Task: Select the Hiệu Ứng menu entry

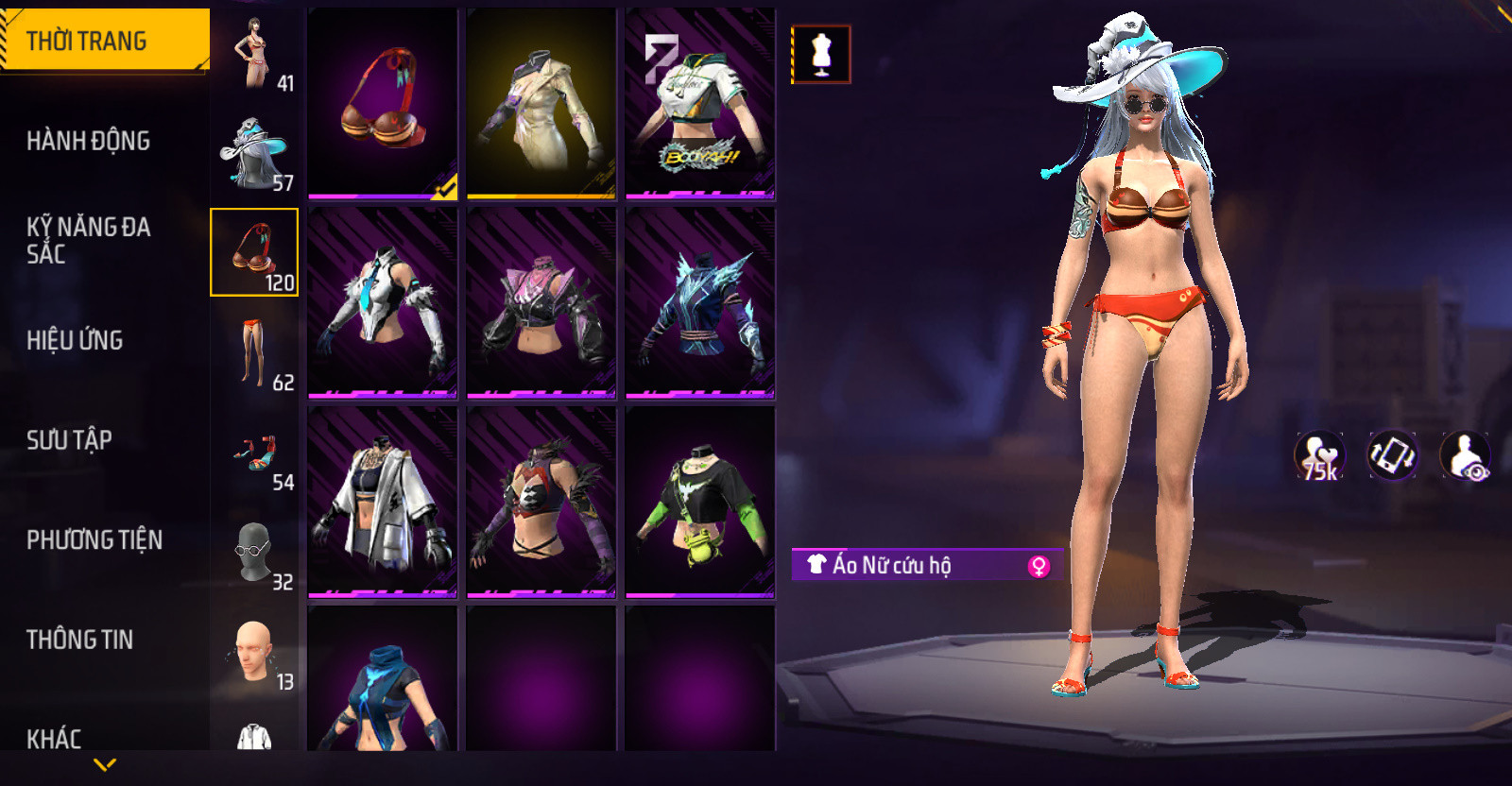Action: (75, 340)
